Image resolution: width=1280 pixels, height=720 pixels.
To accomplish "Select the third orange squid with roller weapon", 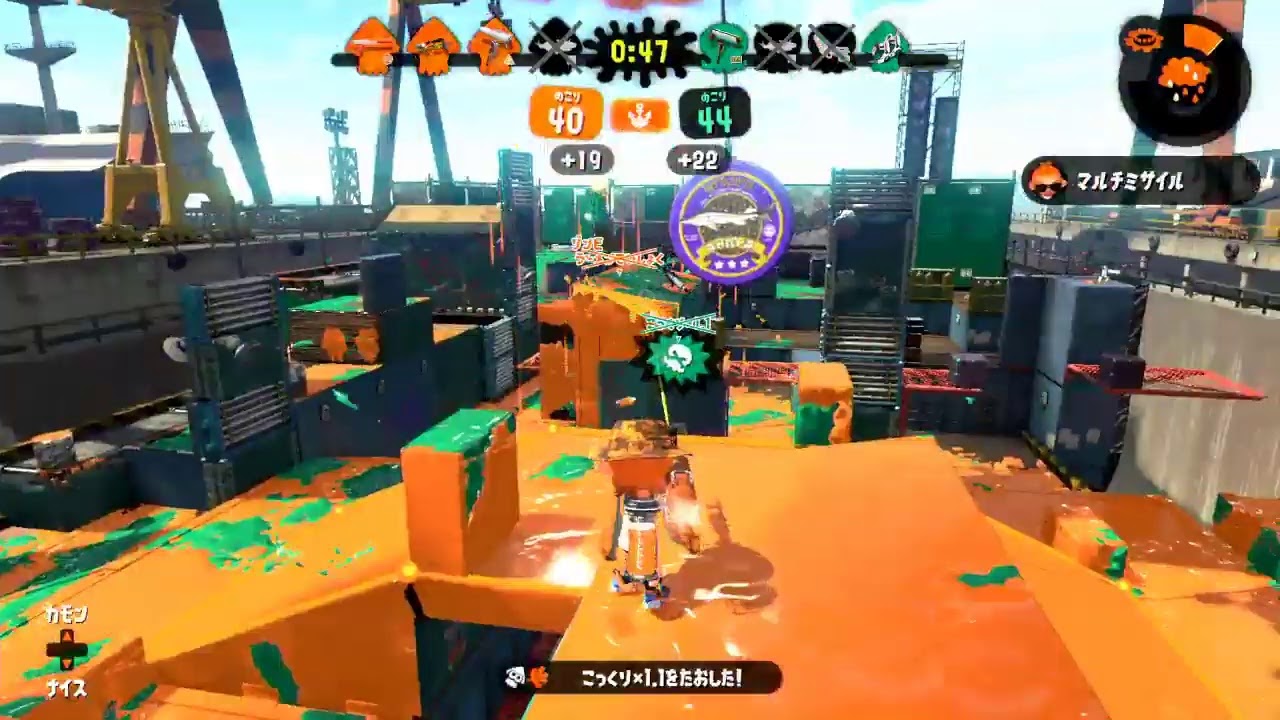I will (x=495, y=45).
